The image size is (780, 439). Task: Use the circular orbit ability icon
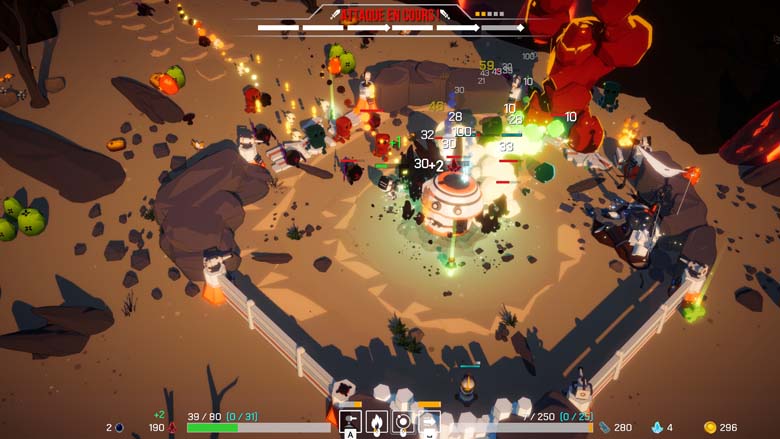[403, 422]
